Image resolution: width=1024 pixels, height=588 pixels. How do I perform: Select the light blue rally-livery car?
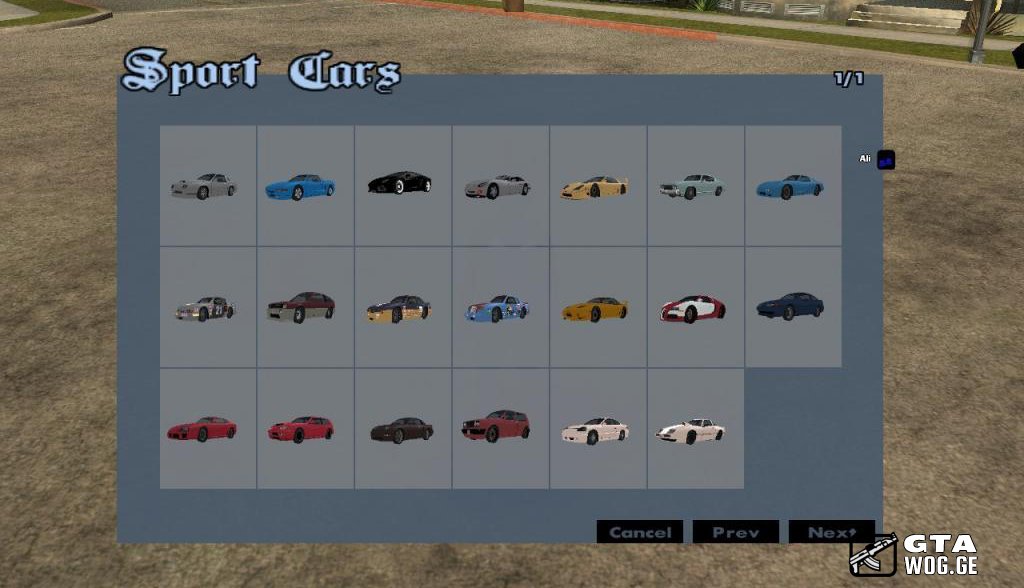[x=498, y=308]
